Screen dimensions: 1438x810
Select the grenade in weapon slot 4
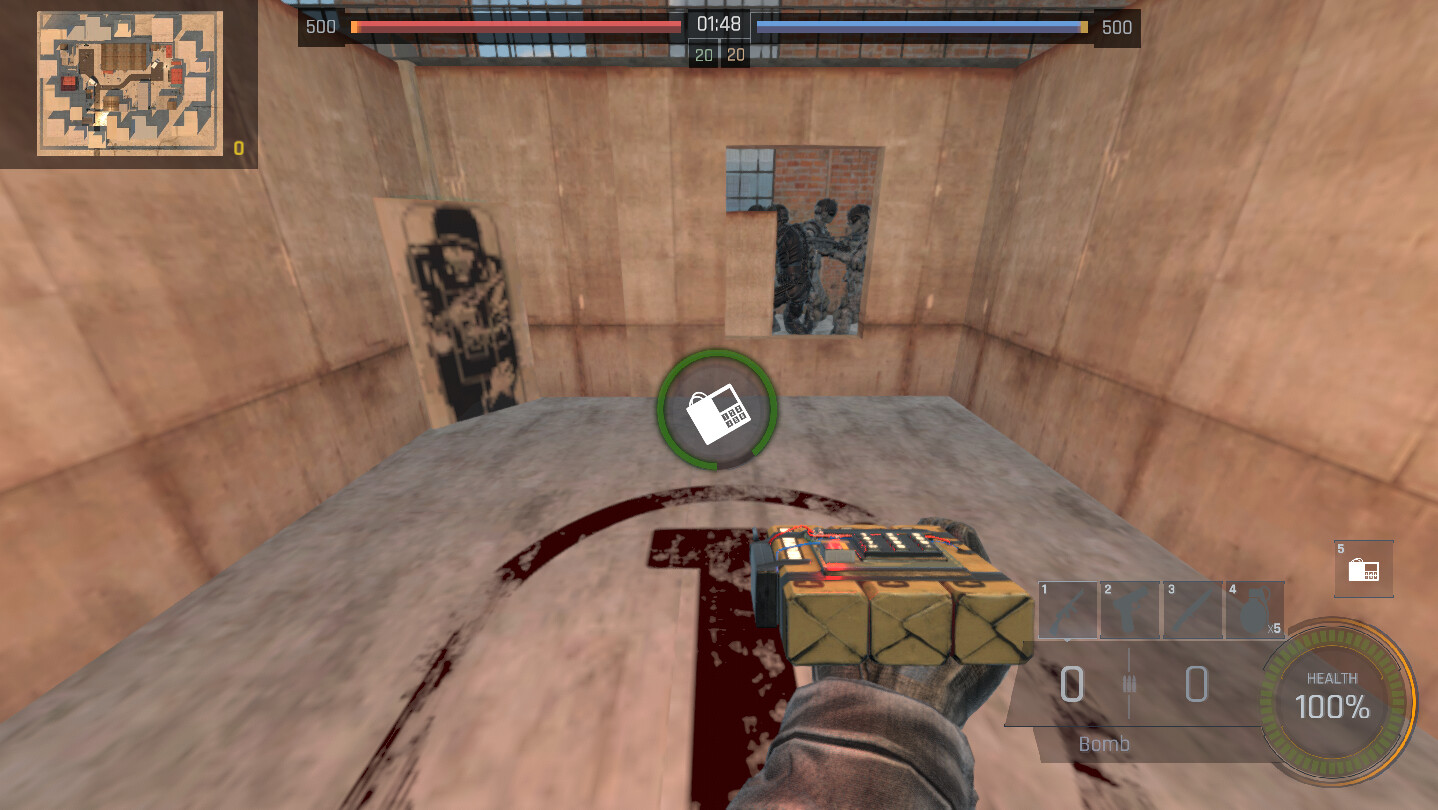pos(1255,608)
